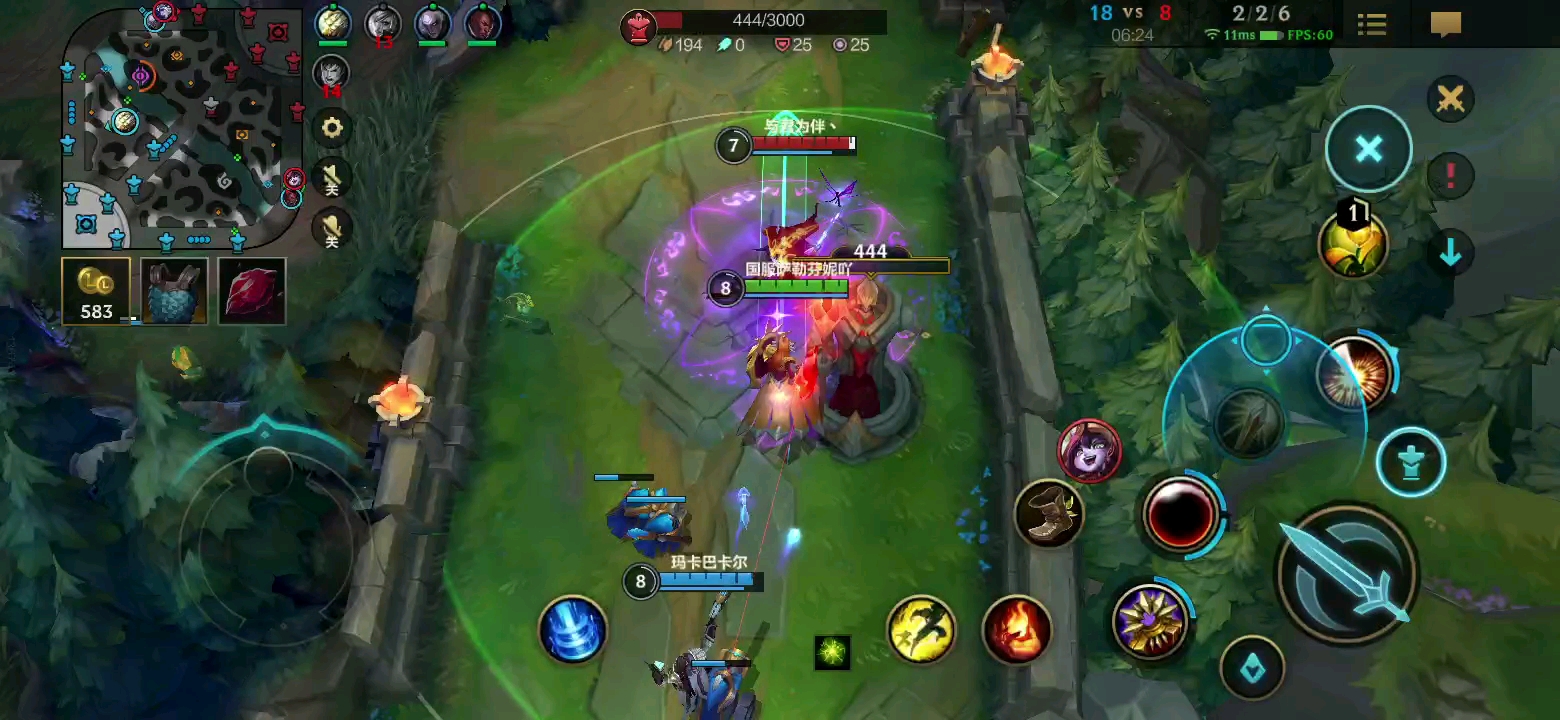This screenshot has width=1560, height=720.
Task: Open the chat bubble
Action: click(x=1445, y=24)
